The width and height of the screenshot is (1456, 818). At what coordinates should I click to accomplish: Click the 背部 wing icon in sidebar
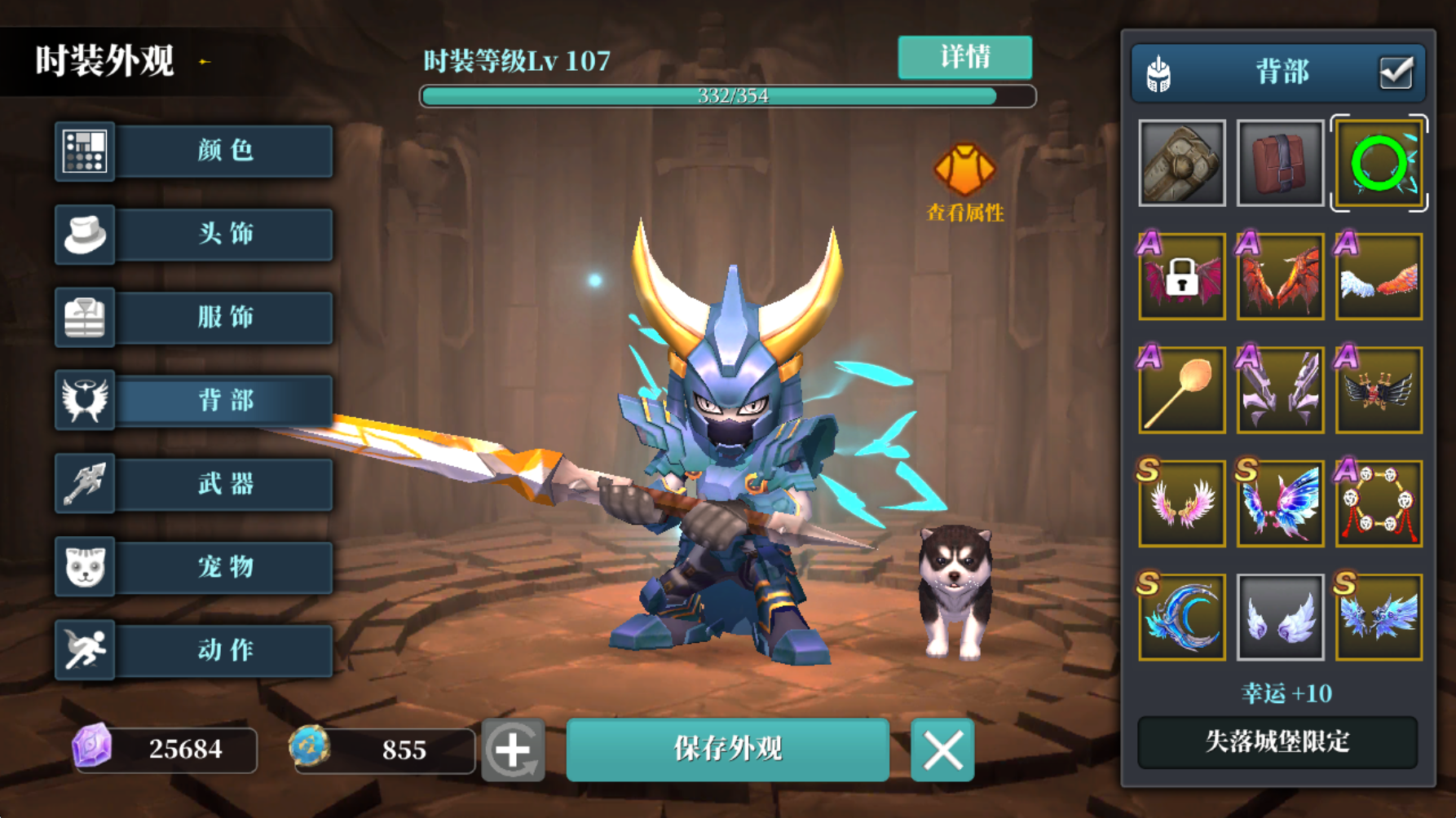click(x=85, y=401)
